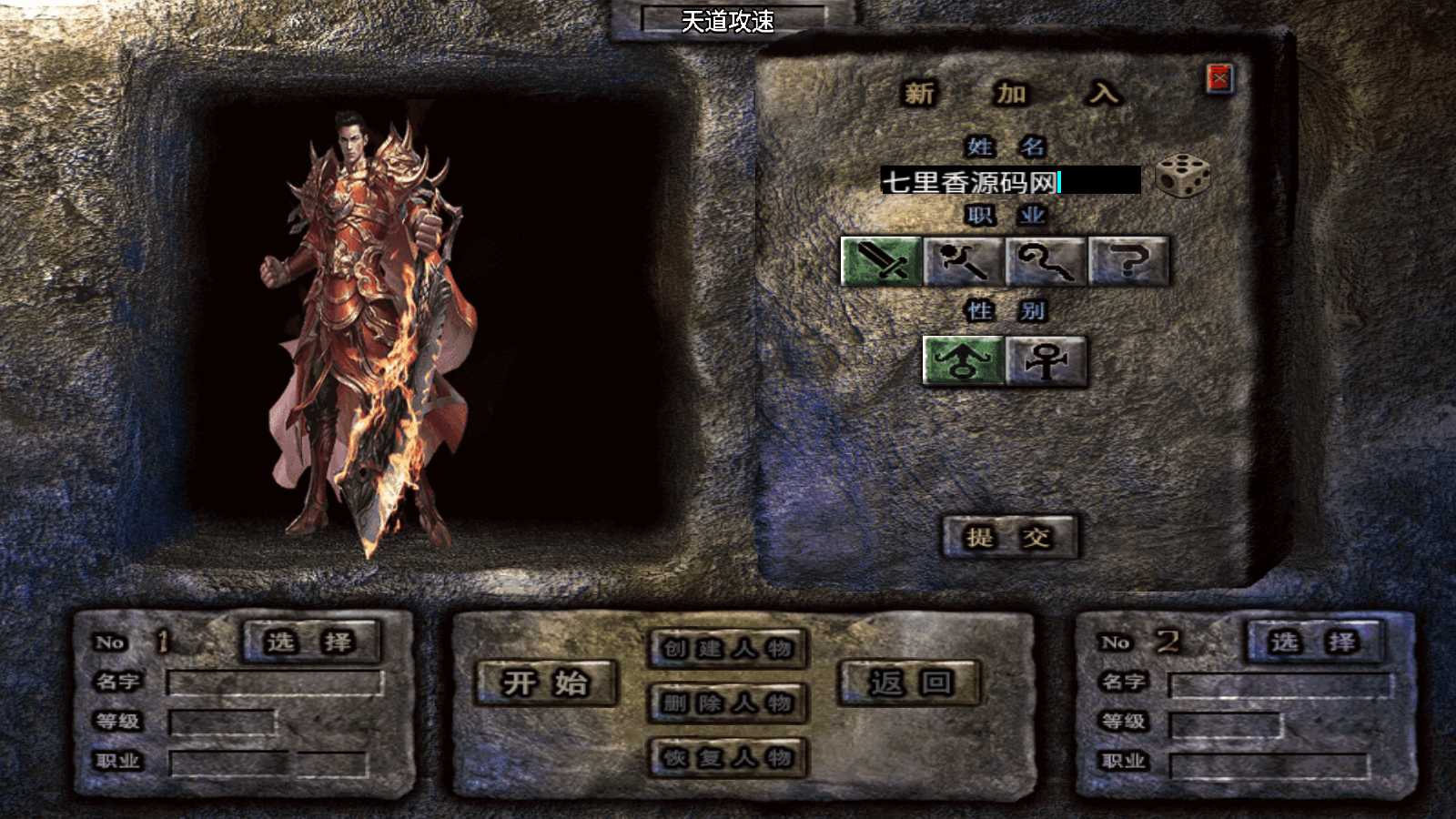Click 恢复人物 to restore a character
Screen dimensions: 1456x819
pos(727,757)
